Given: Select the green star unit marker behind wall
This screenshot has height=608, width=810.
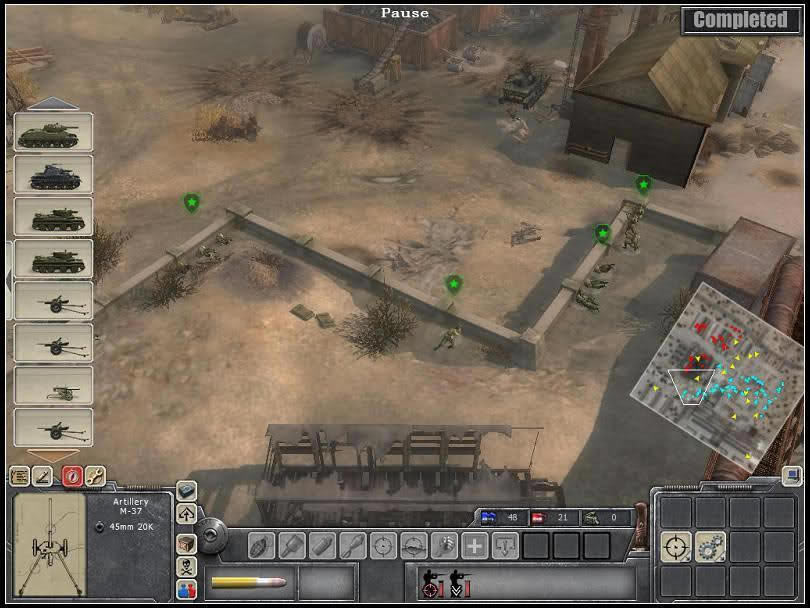Looking at the screenshot, I should tap(454, 285).
